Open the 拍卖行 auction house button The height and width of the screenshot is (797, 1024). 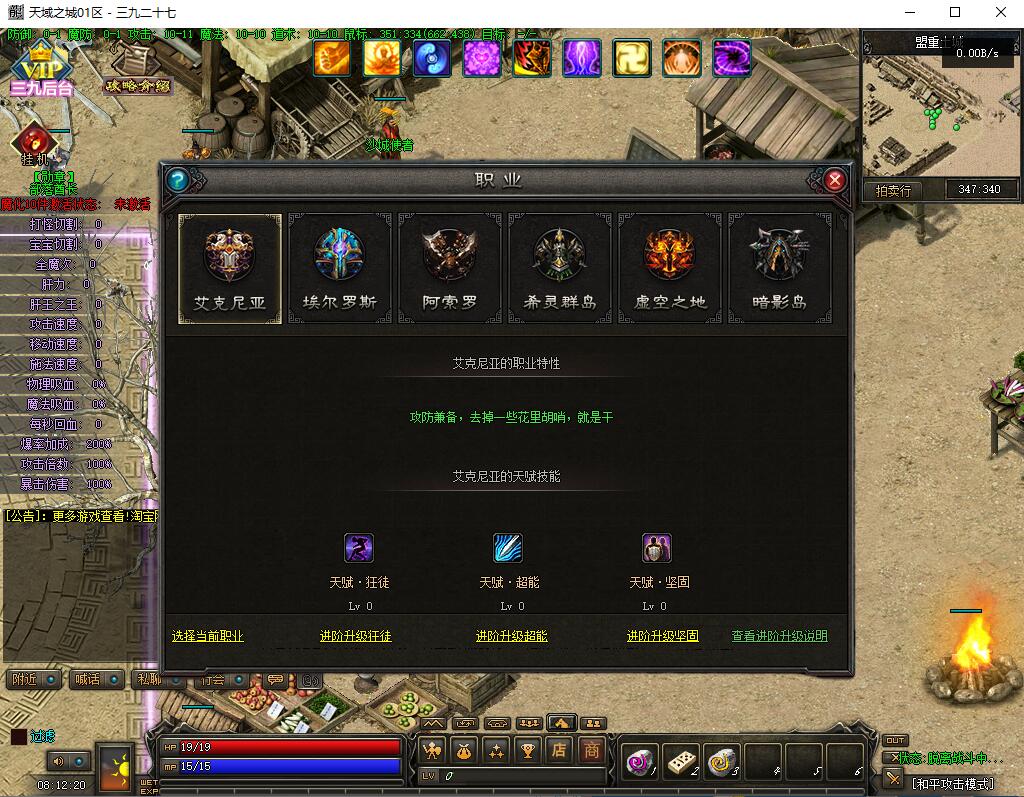tap(893, 190)
